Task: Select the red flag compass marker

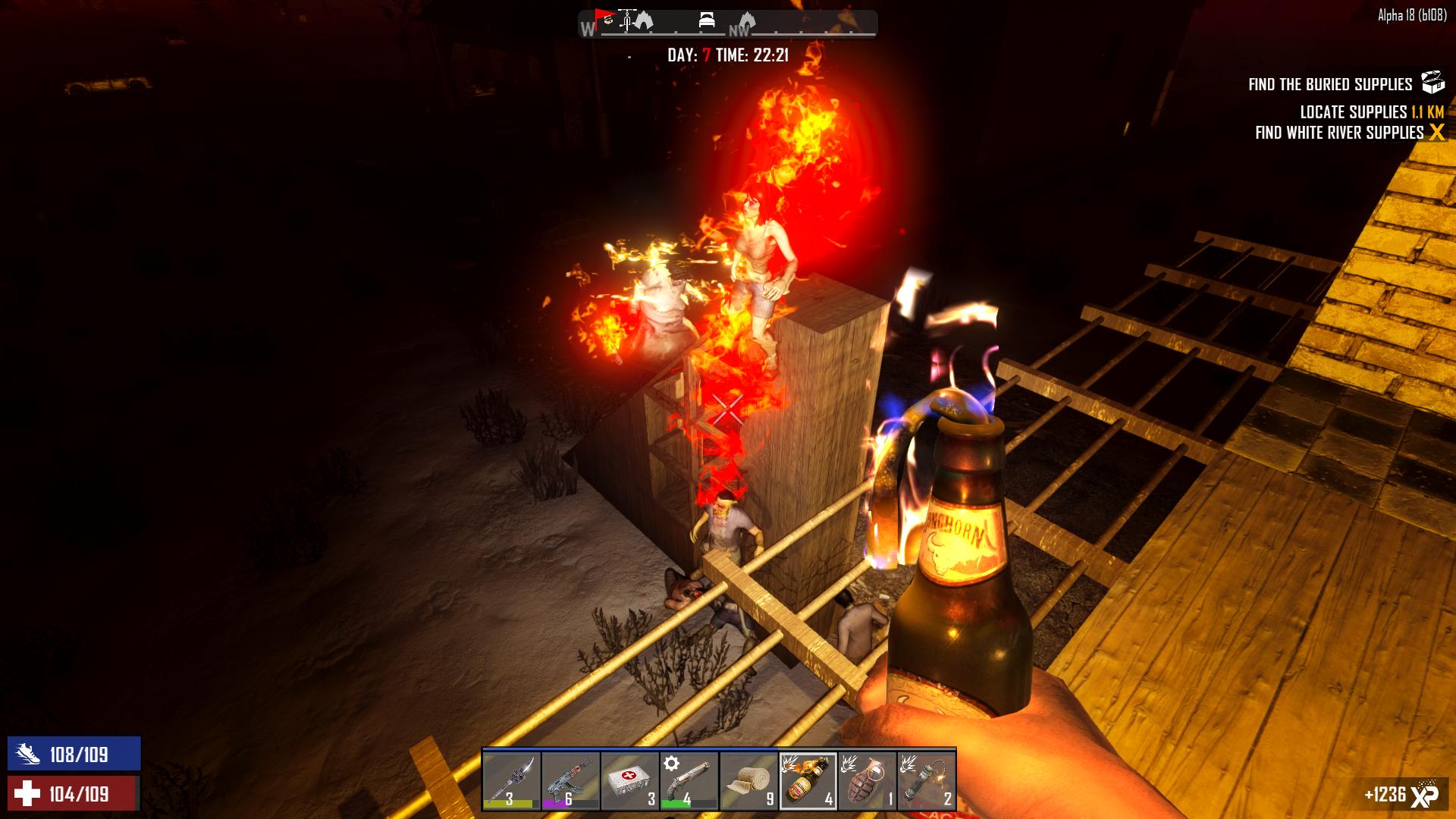Action: (604, 17)
